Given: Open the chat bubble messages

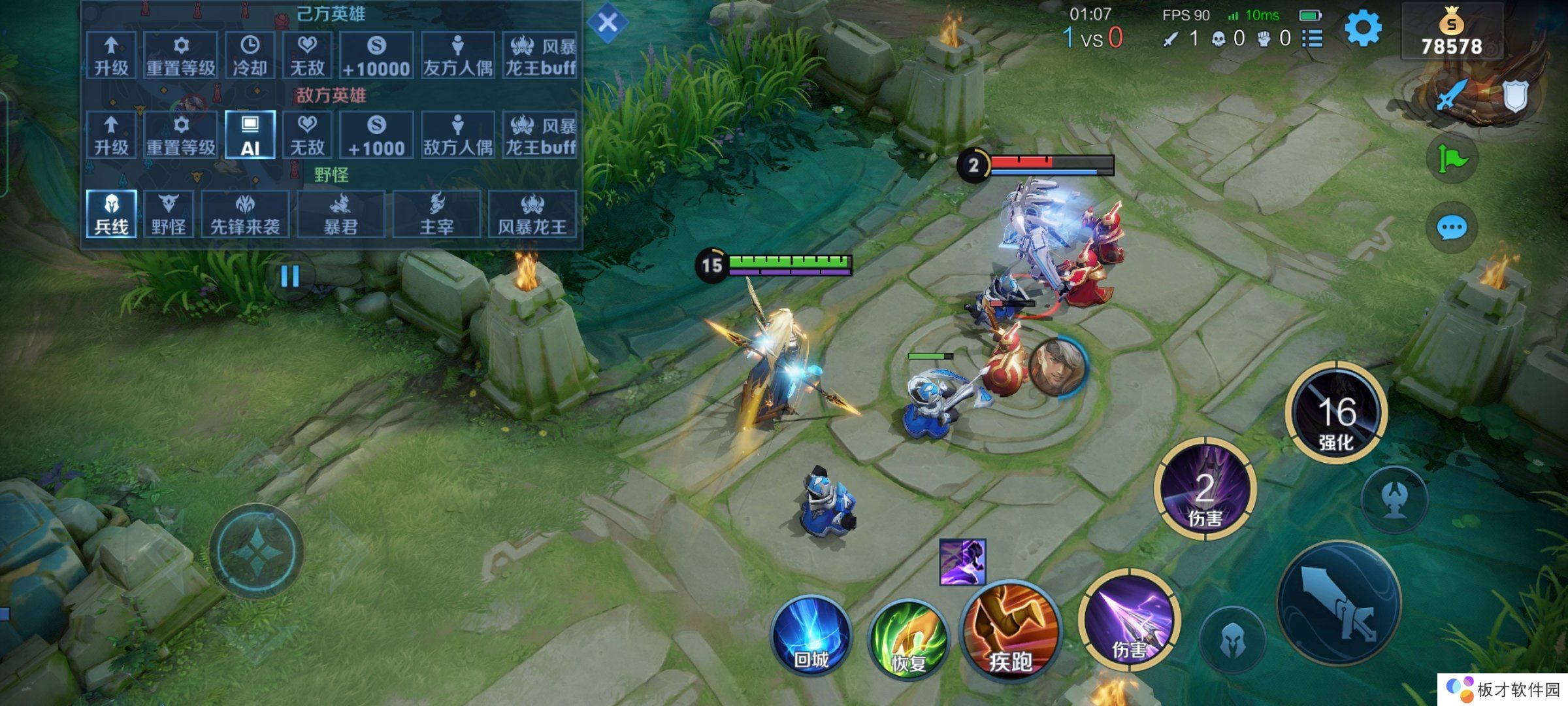Looking at the screenshot, I should pos(1452,227).
